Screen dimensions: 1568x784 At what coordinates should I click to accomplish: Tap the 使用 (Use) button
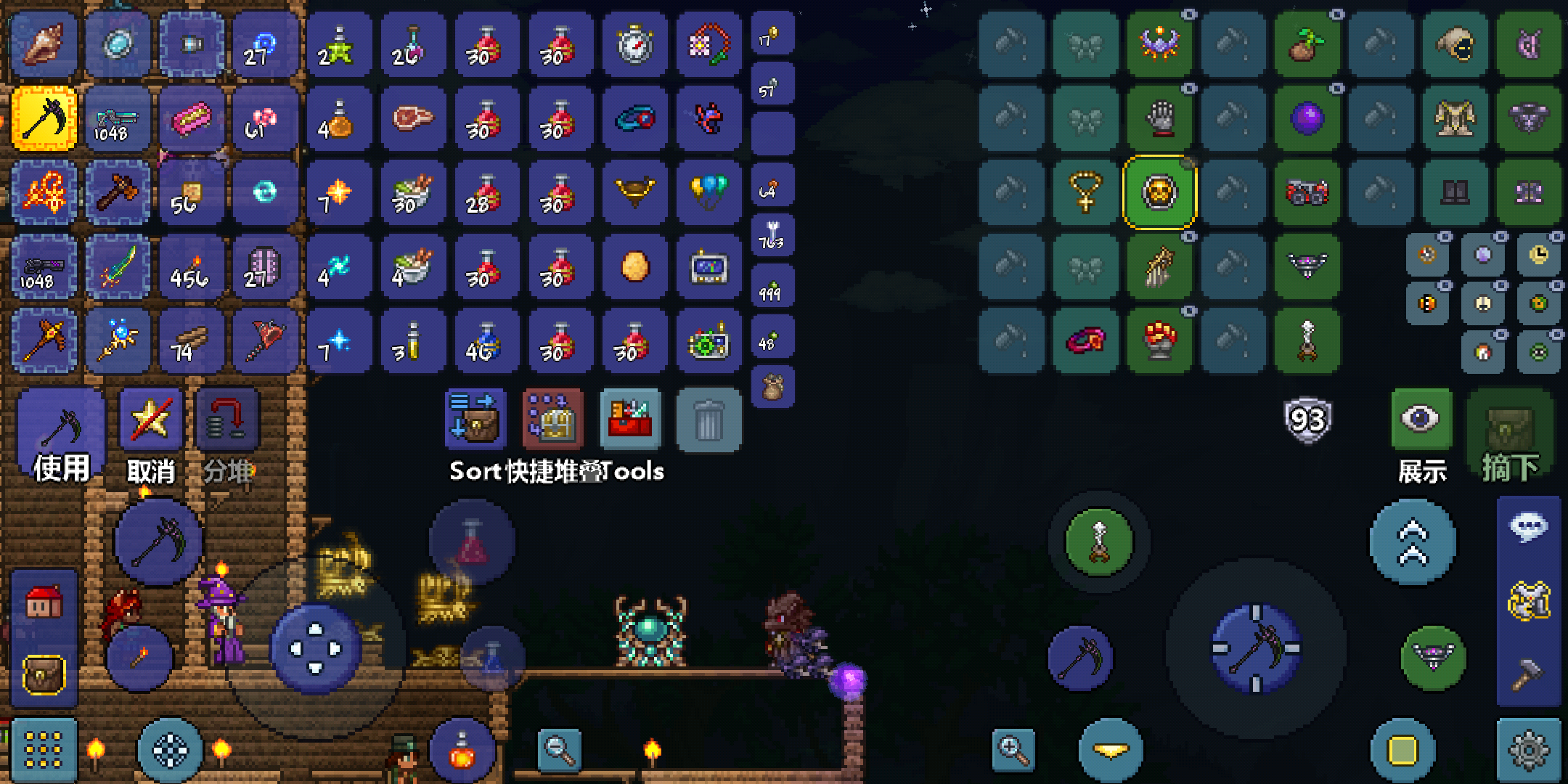tap(61, 436)
